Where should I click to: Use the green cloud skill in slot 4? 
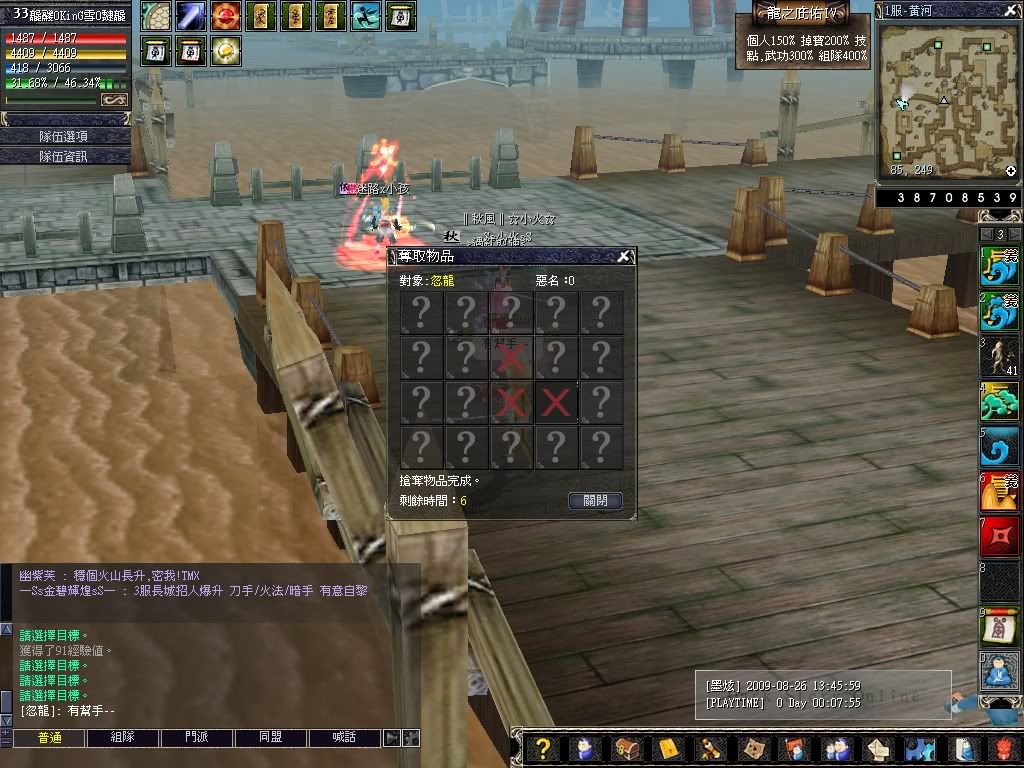pos(999,402)
